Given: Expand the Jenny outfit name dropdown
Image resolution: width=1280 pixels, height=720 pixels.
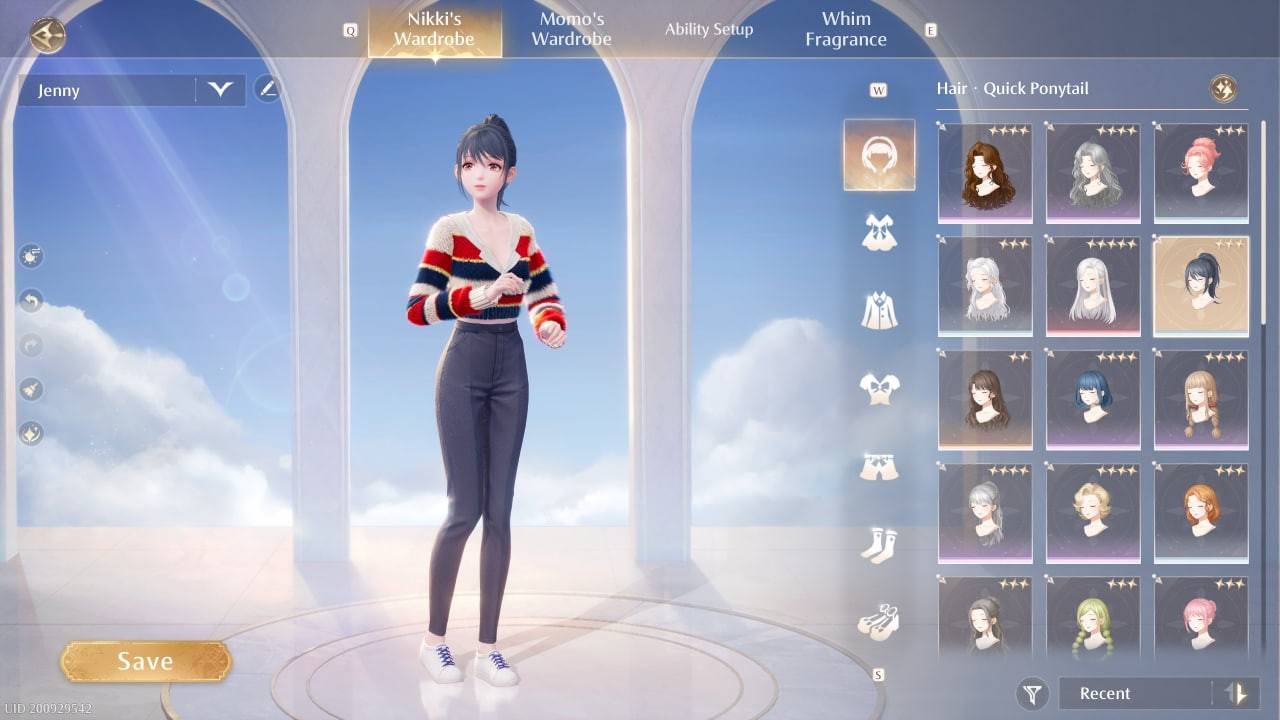Looking at the screenshot, I should 222,90.
